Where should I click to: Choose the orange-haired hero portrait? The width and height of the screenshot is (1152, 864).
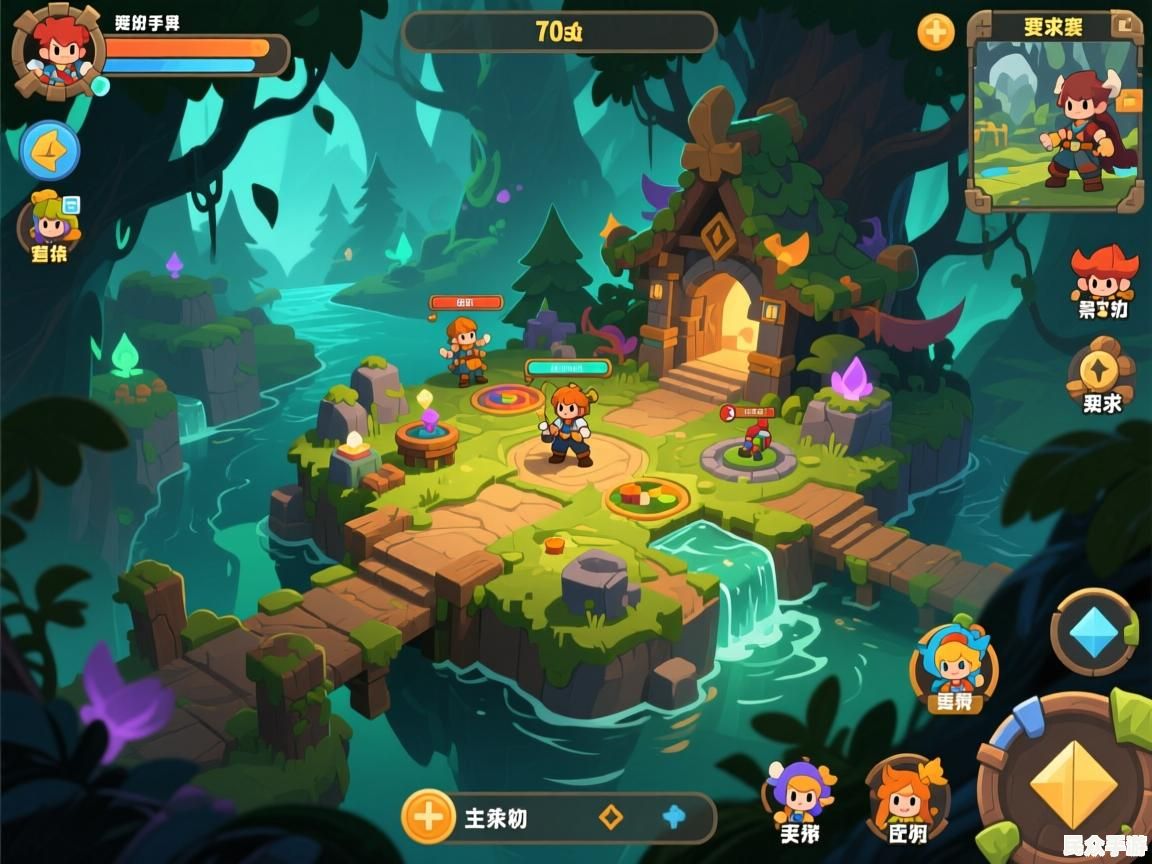(x=906, y=795)
